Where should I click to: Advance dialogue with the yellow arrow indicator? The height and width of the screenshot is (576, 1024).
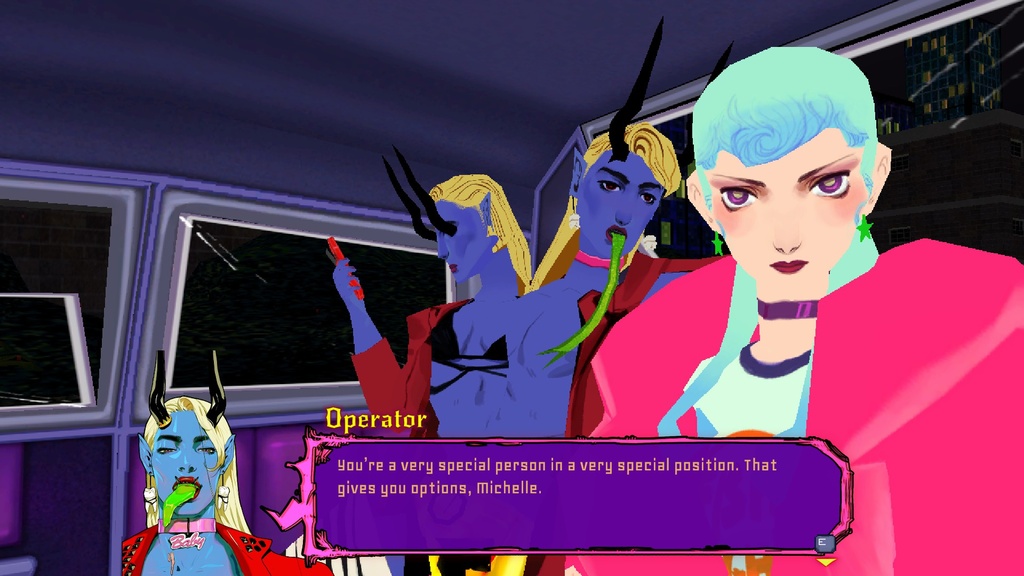tap(825, 563)
